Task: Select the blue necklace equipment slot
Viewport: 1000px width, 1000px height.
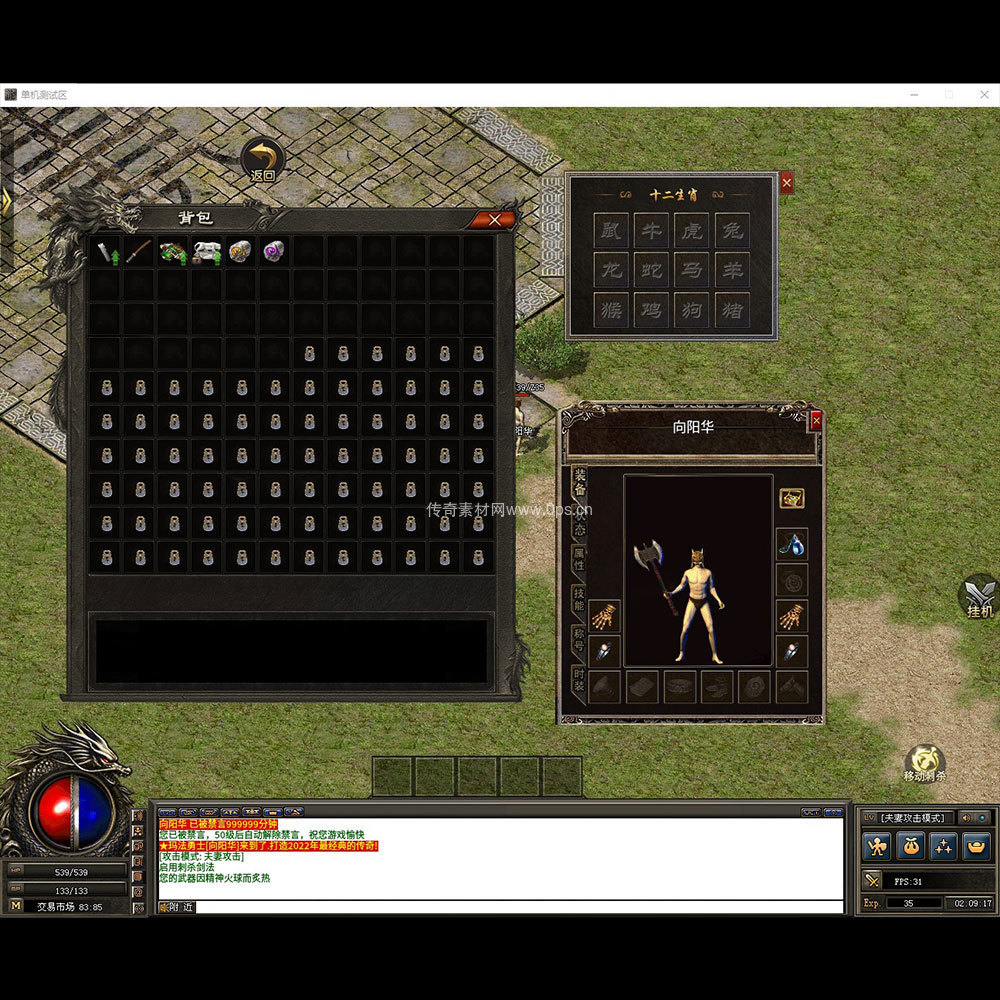Action: point(792,545)
